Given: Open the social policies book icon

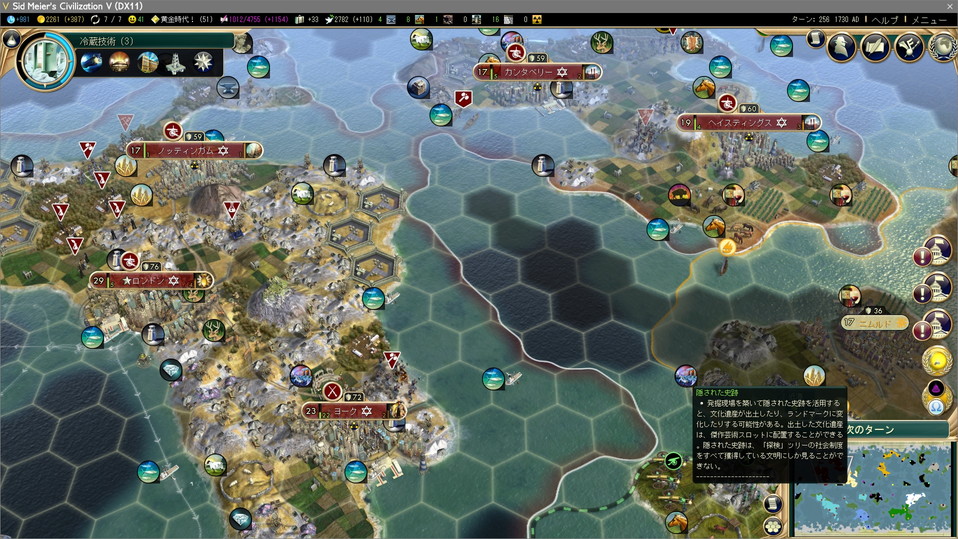Looking at the screenshot, I should pyautogui.click(x=876, y=47).
